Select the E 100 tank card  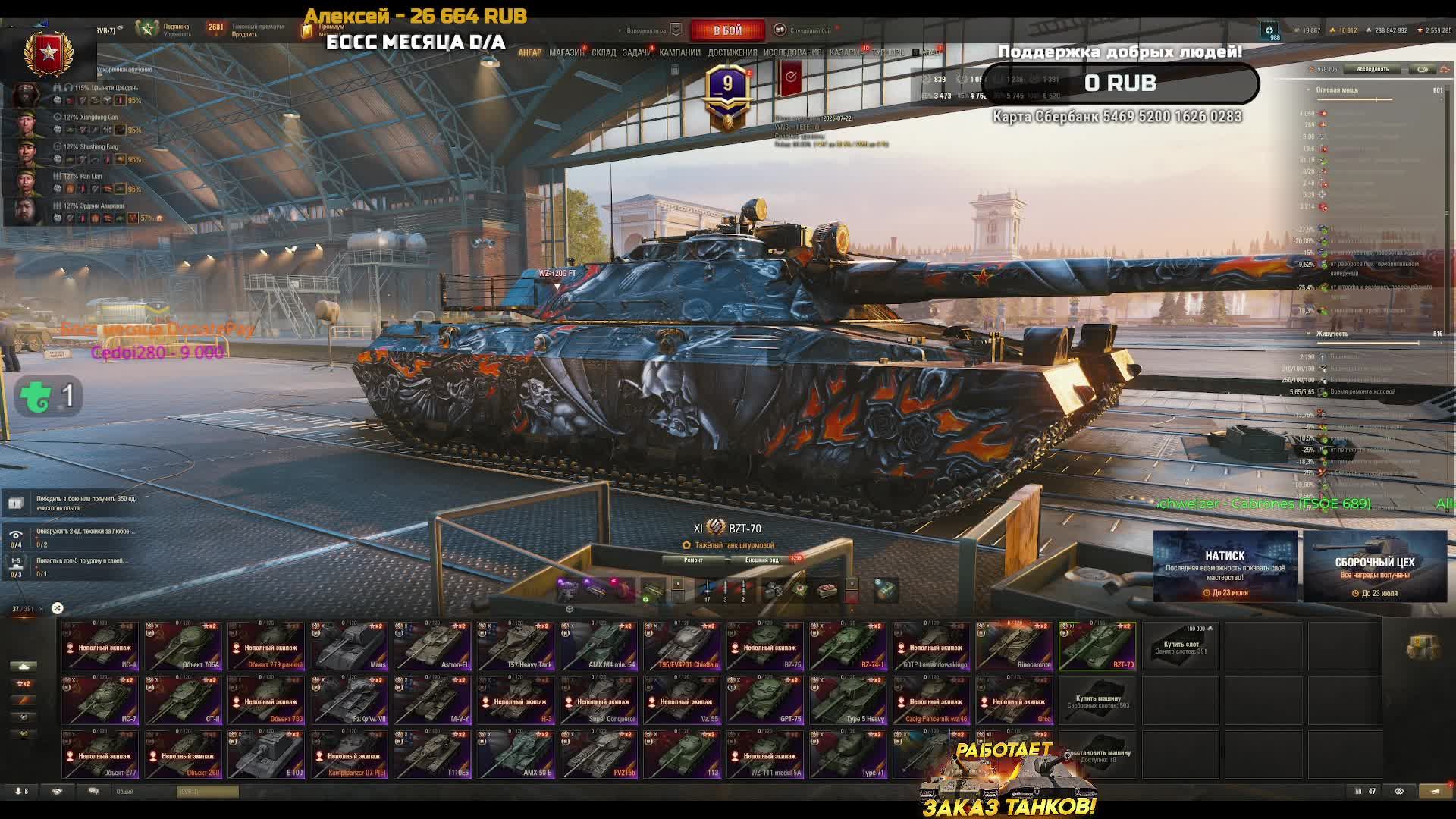pyautogui.click(x=266, y=754)
